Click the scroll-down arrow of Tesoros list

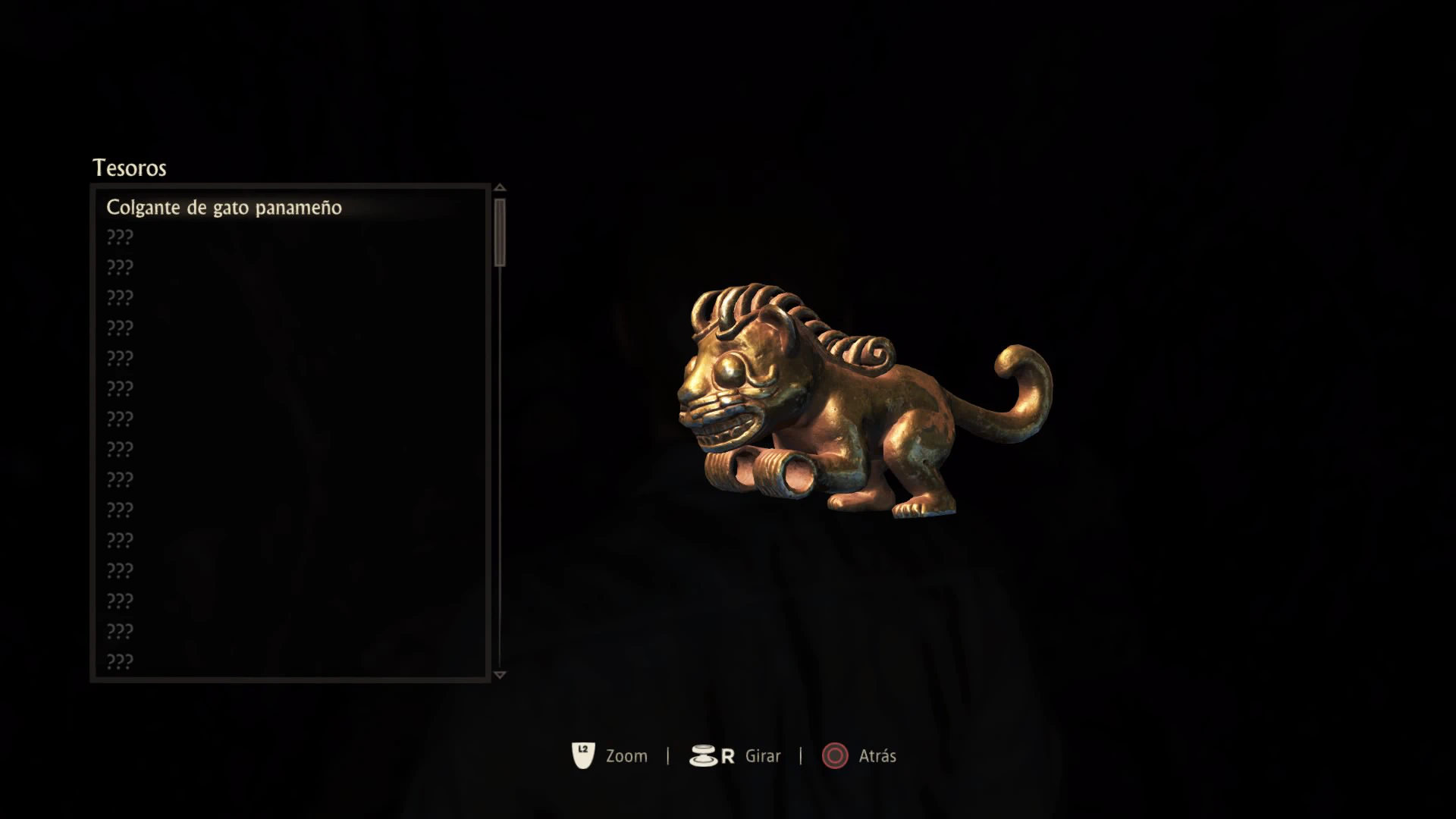pyautogui.click(x=499, y=674)
